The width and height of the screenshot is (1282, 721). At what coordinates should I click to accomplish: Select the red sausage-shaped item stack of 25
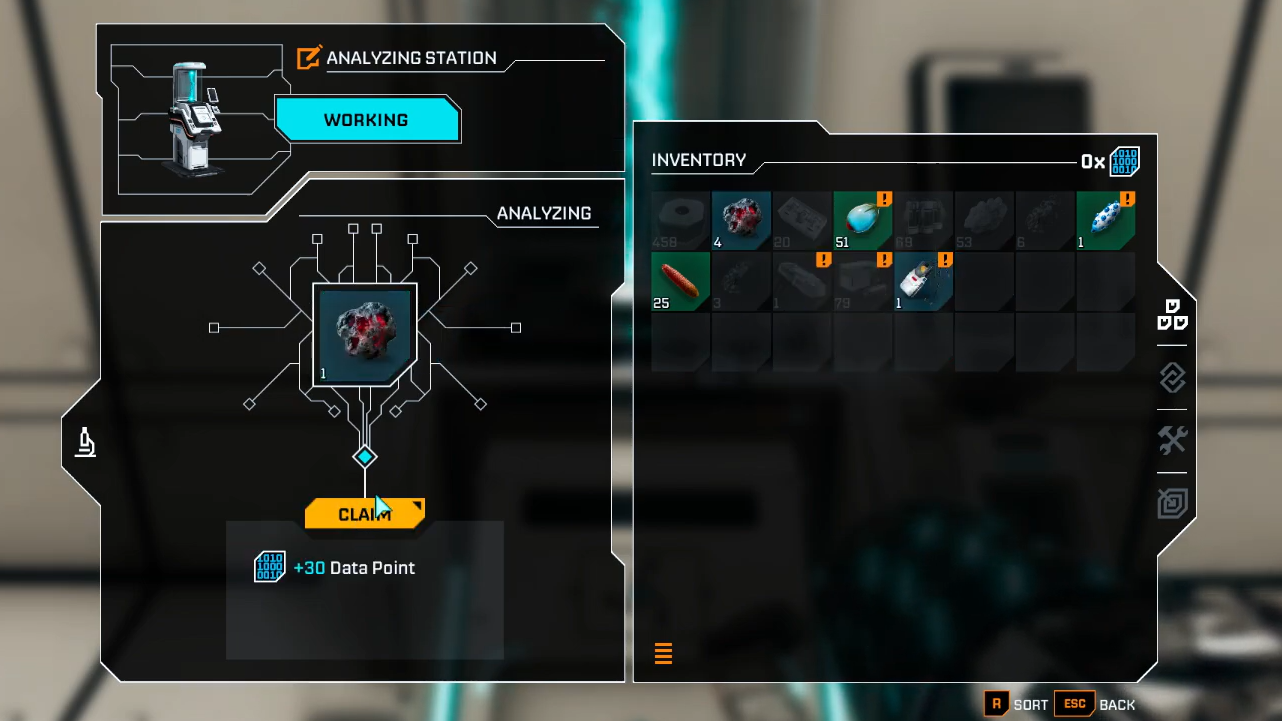pos(680,281)
